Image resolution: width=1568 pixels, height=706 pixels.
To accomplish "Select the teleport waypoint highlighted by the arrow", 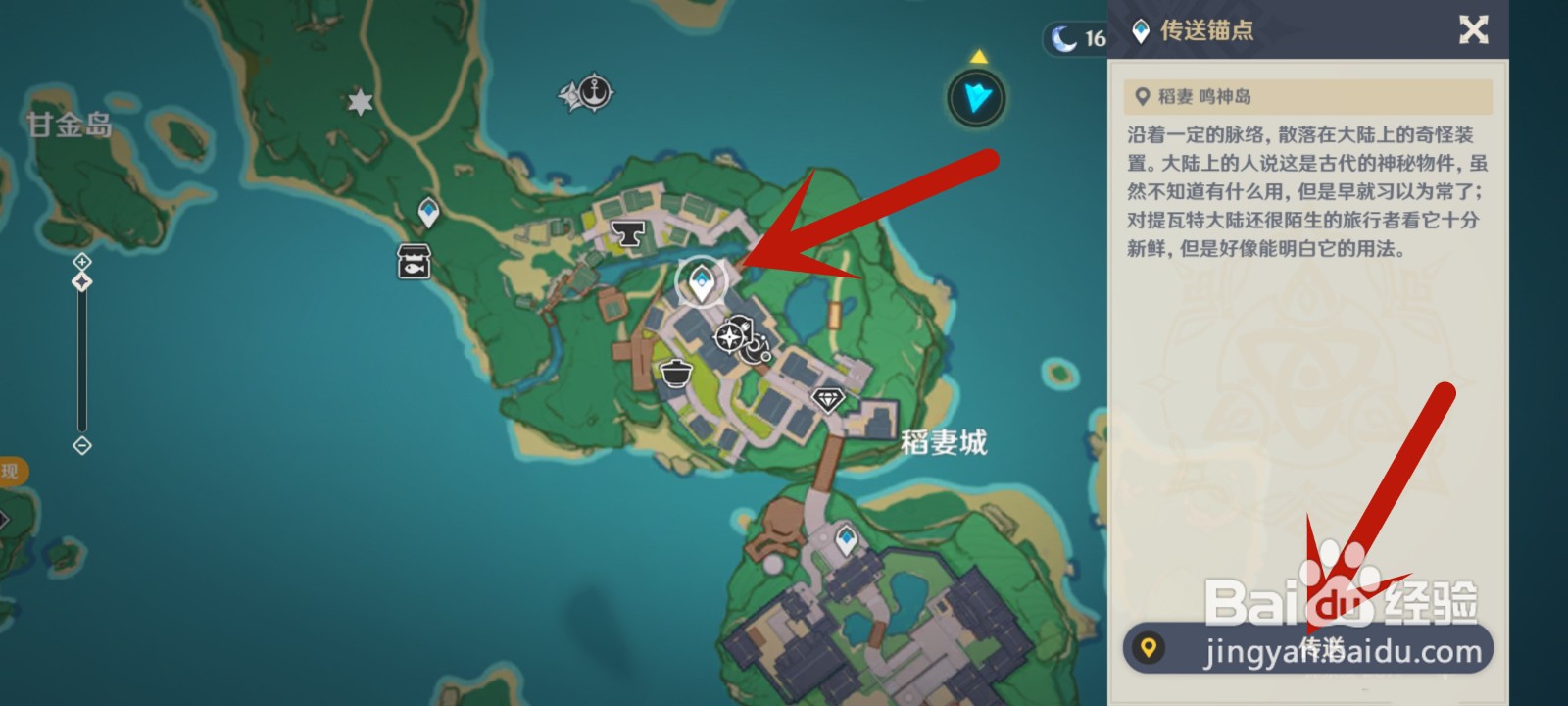I will (699, 281).
